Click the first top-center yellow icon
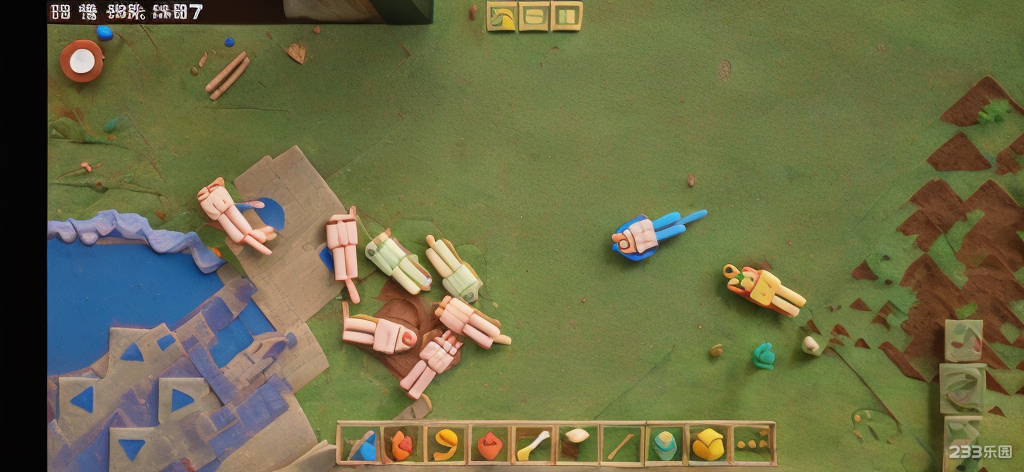 501,16
